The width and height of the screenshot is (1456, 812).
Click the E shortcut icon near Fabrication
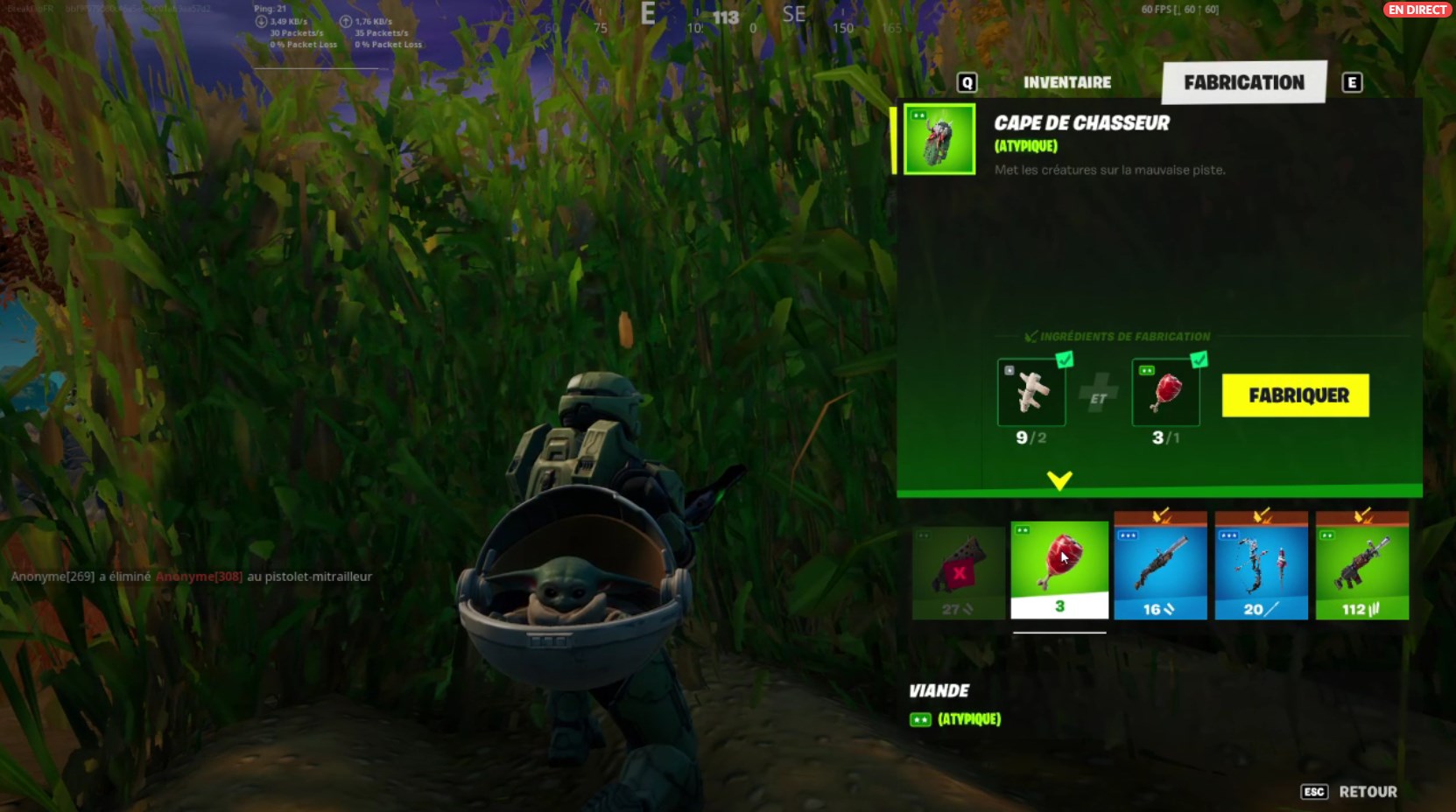coord(1352,81)
